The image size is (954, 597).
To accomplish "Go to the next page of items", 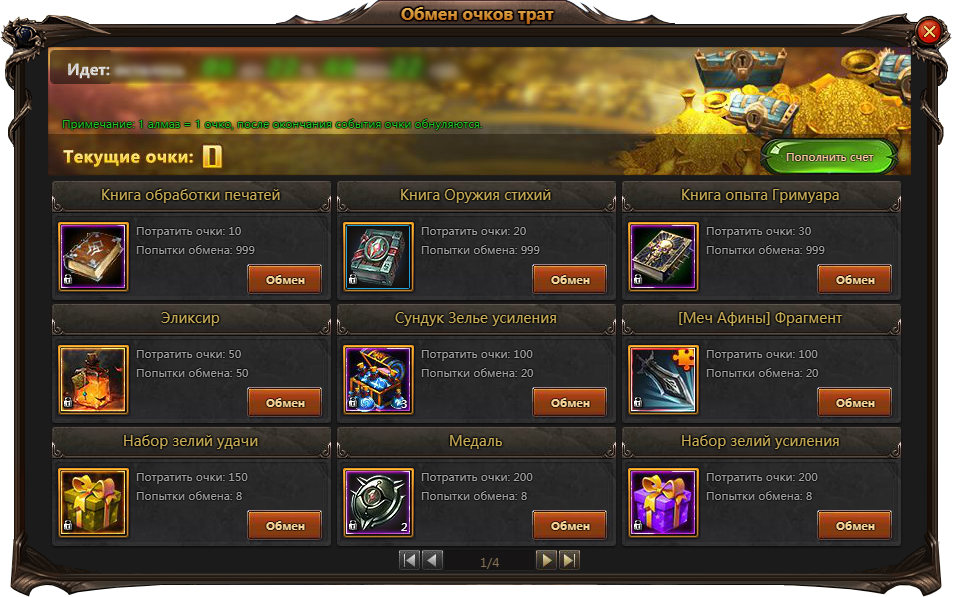I will [546, 560].
